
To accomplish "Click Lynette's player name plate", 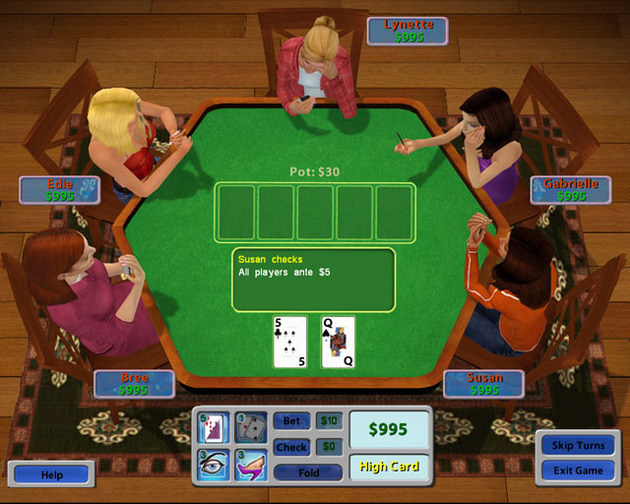I will [407, 31].
